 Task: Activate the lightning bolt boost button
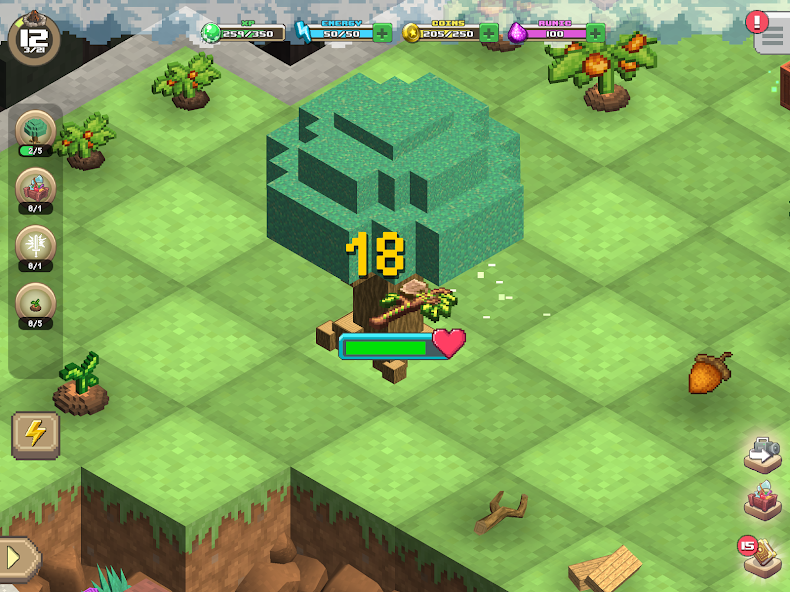click(x=35, y=434)
